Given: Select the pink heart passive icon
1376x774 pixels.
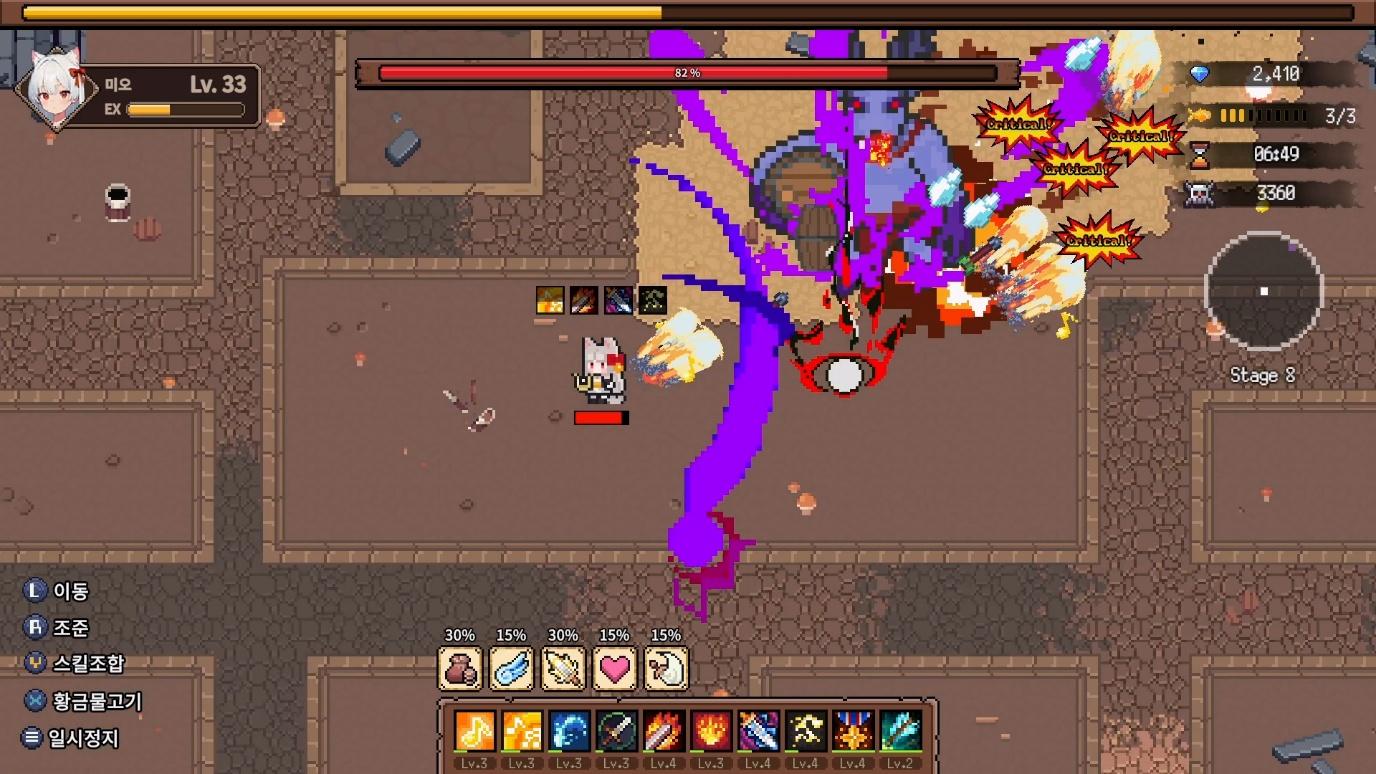Looking at the screenshot, I should pos(614,669).
